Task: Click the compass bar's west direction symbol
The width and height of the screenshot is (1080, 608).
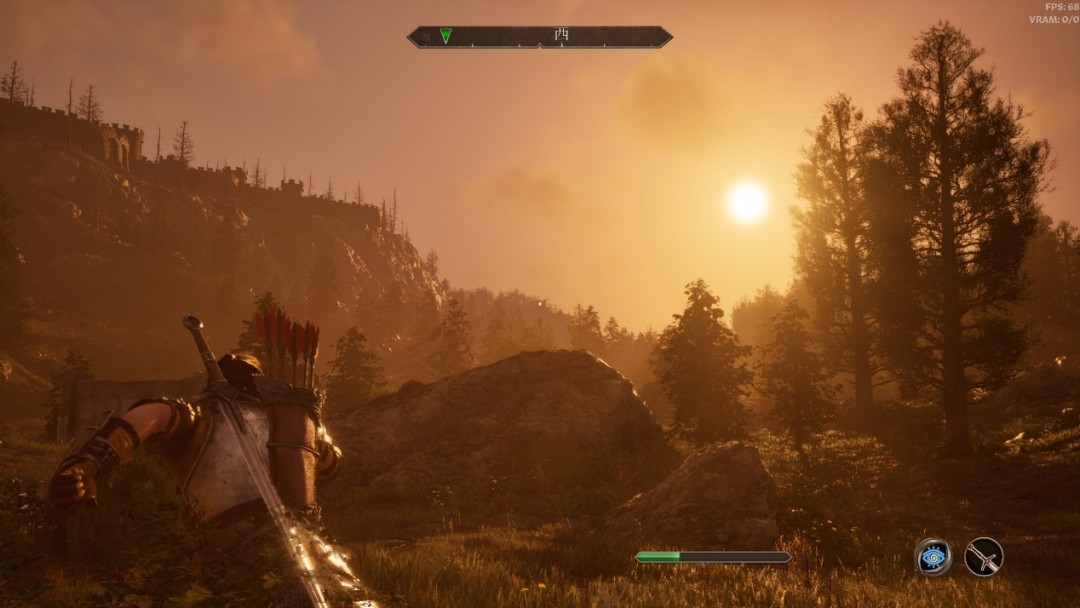Action: coord(561,36)
